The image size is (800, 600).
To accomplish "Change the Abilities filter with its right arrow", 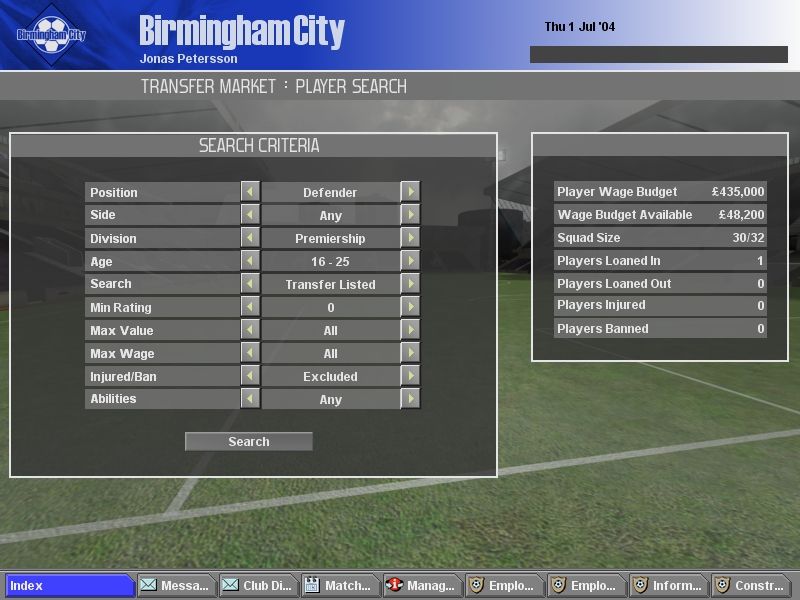I will click(410, 399).
